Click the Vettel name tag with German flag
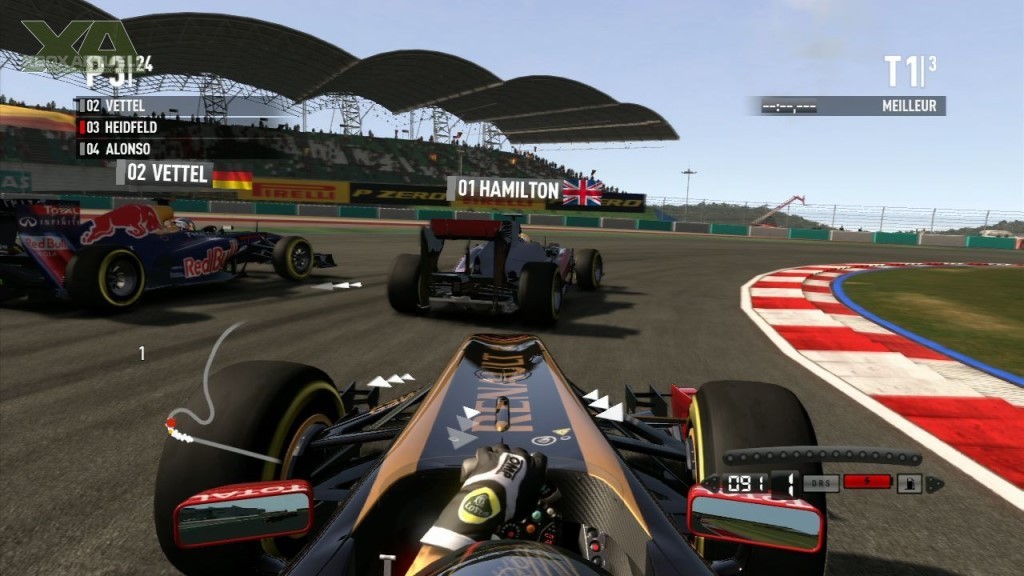The height and width of the screenshot is (576, 1024). click(186, 174)
